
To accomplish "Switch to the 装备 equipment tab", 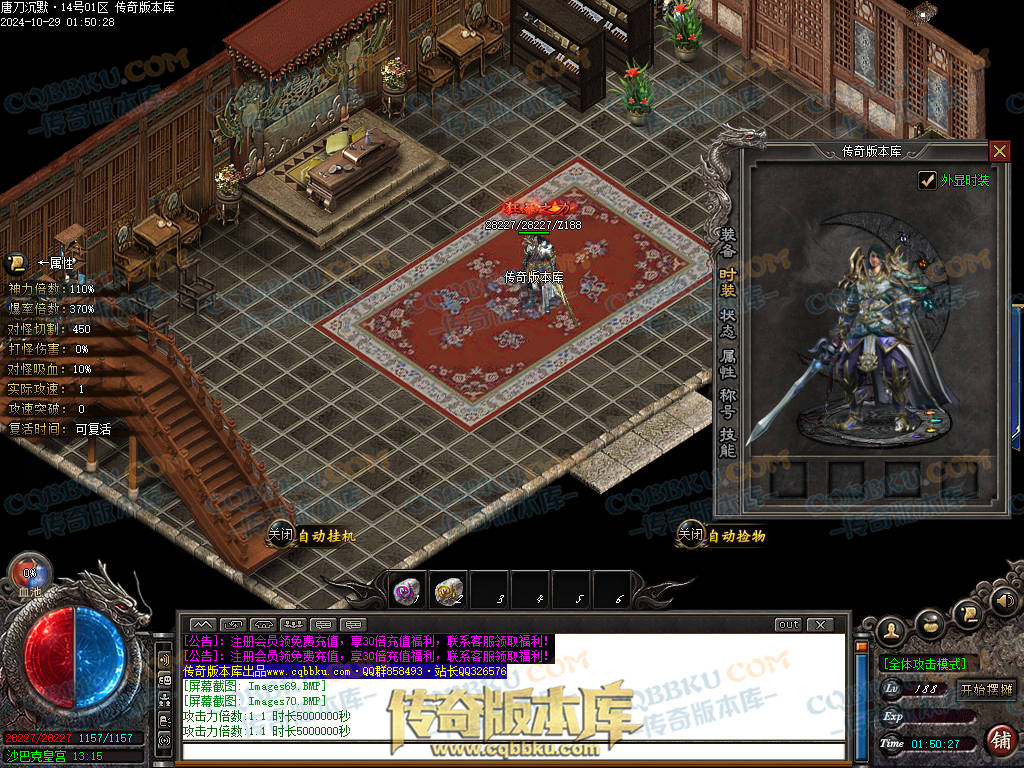I will [x=727, y=241].
